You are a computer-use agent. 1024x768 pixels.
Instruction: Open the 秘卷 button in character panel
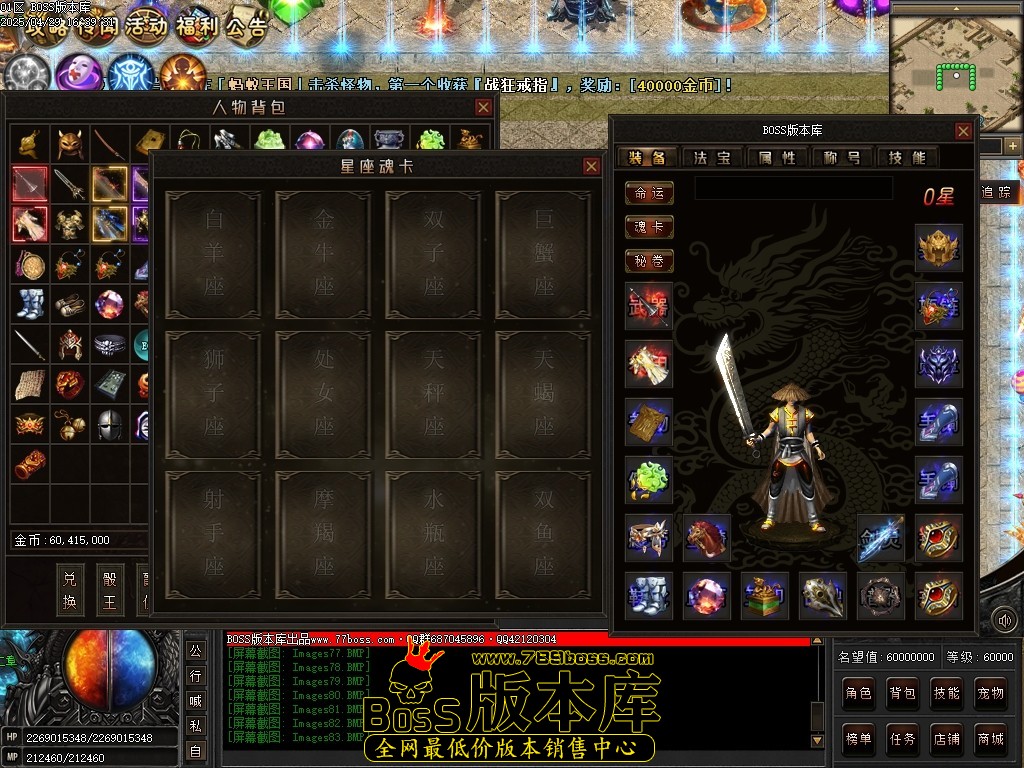[649, 261]
